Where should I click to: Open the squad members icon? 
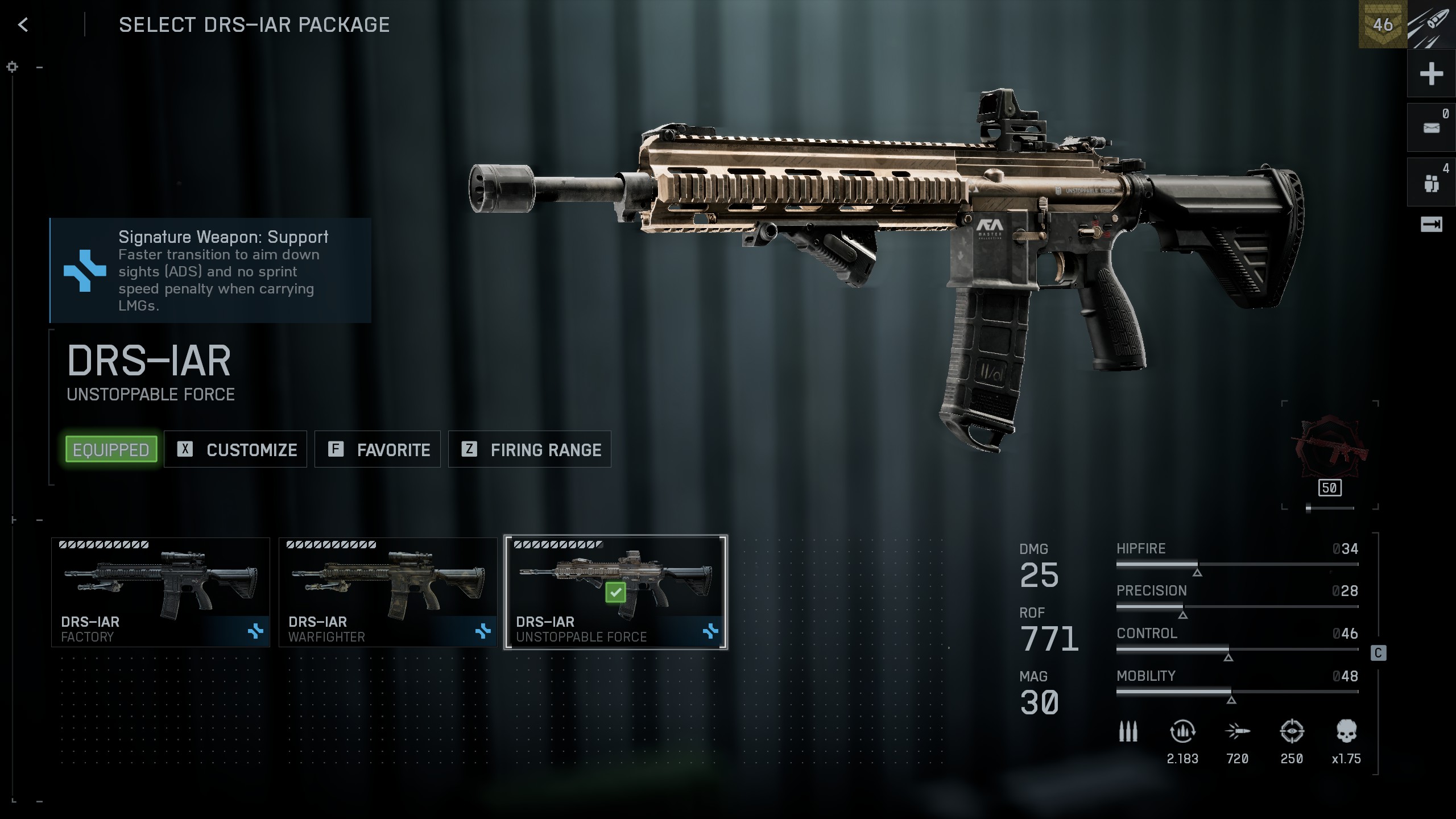[1431, 183]
